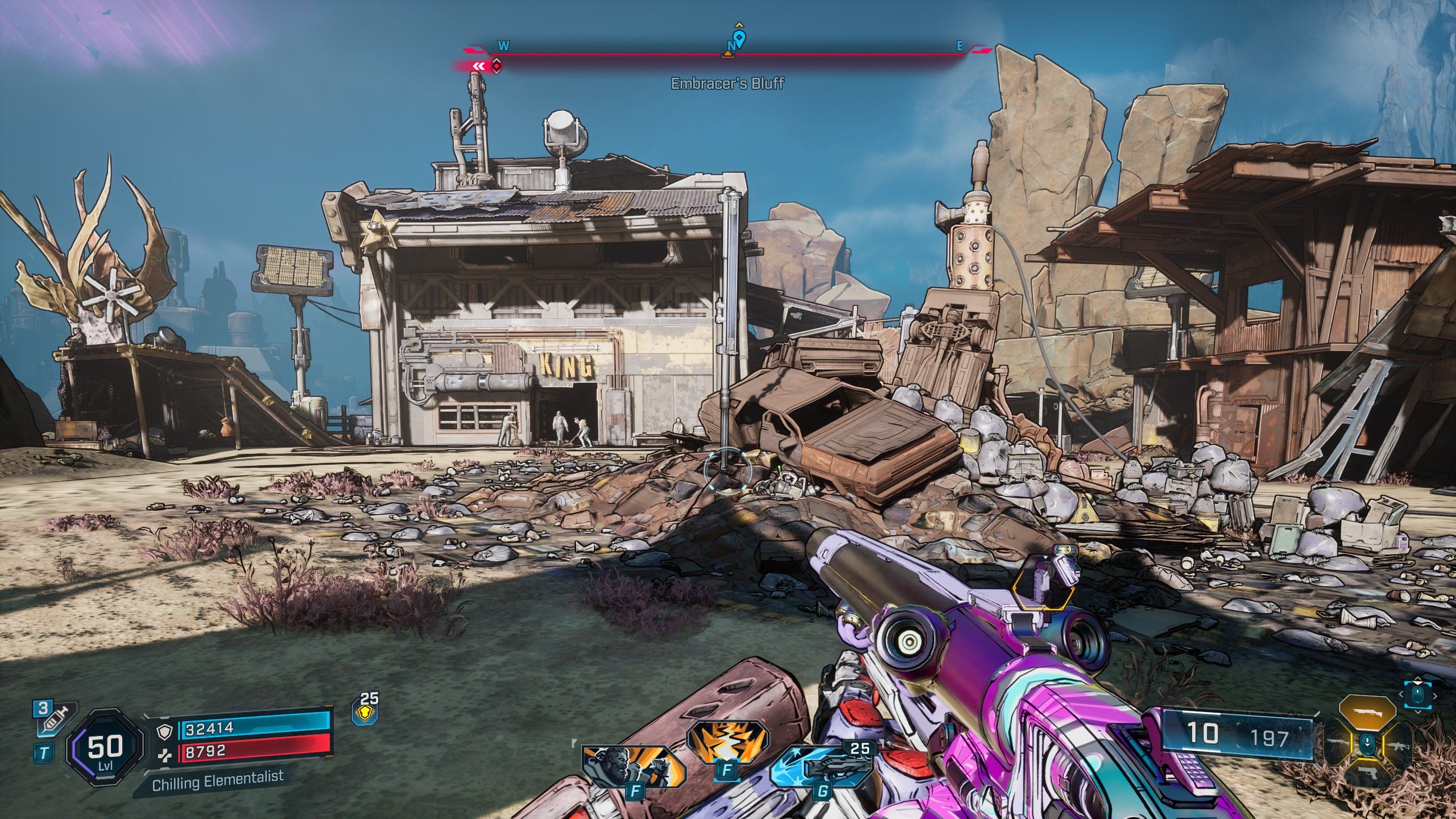Select the highlighted shotgun slot in weapon wheel
1456x819 pixels.
click(1367, 713)
